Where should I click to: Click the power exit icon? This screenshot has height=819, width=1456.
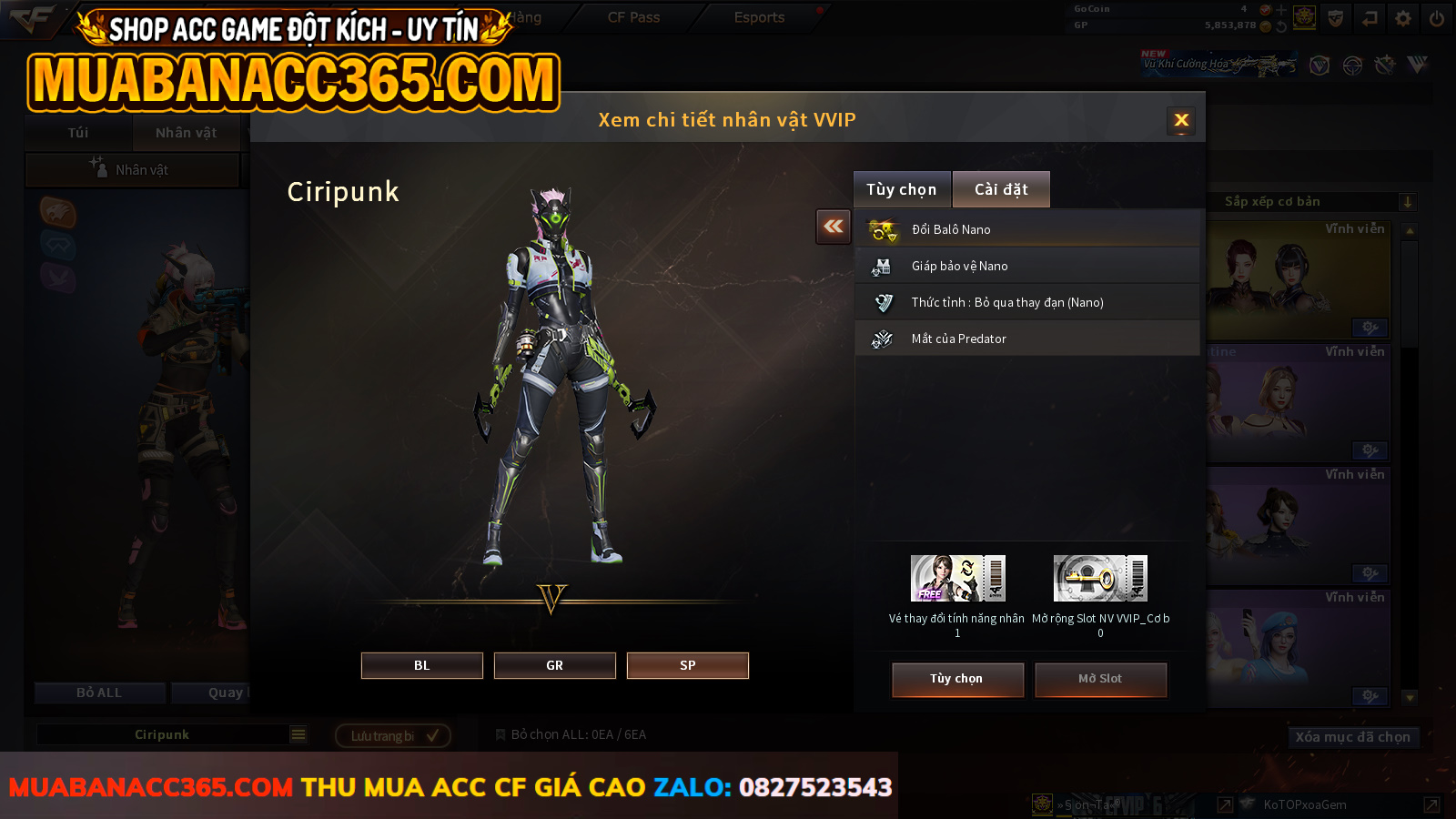(1437, 18)
